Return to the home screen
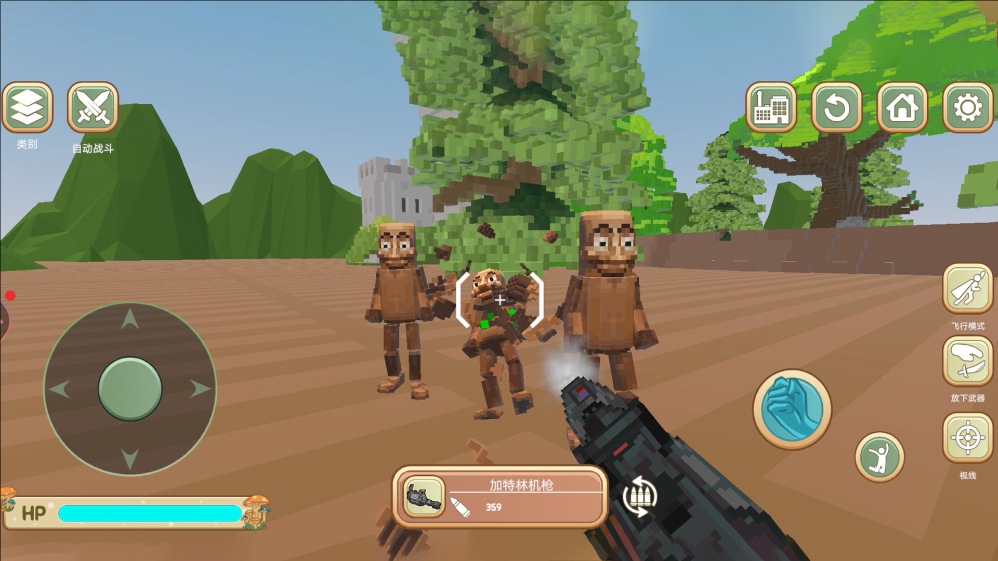998x561 pixels. 902,107
